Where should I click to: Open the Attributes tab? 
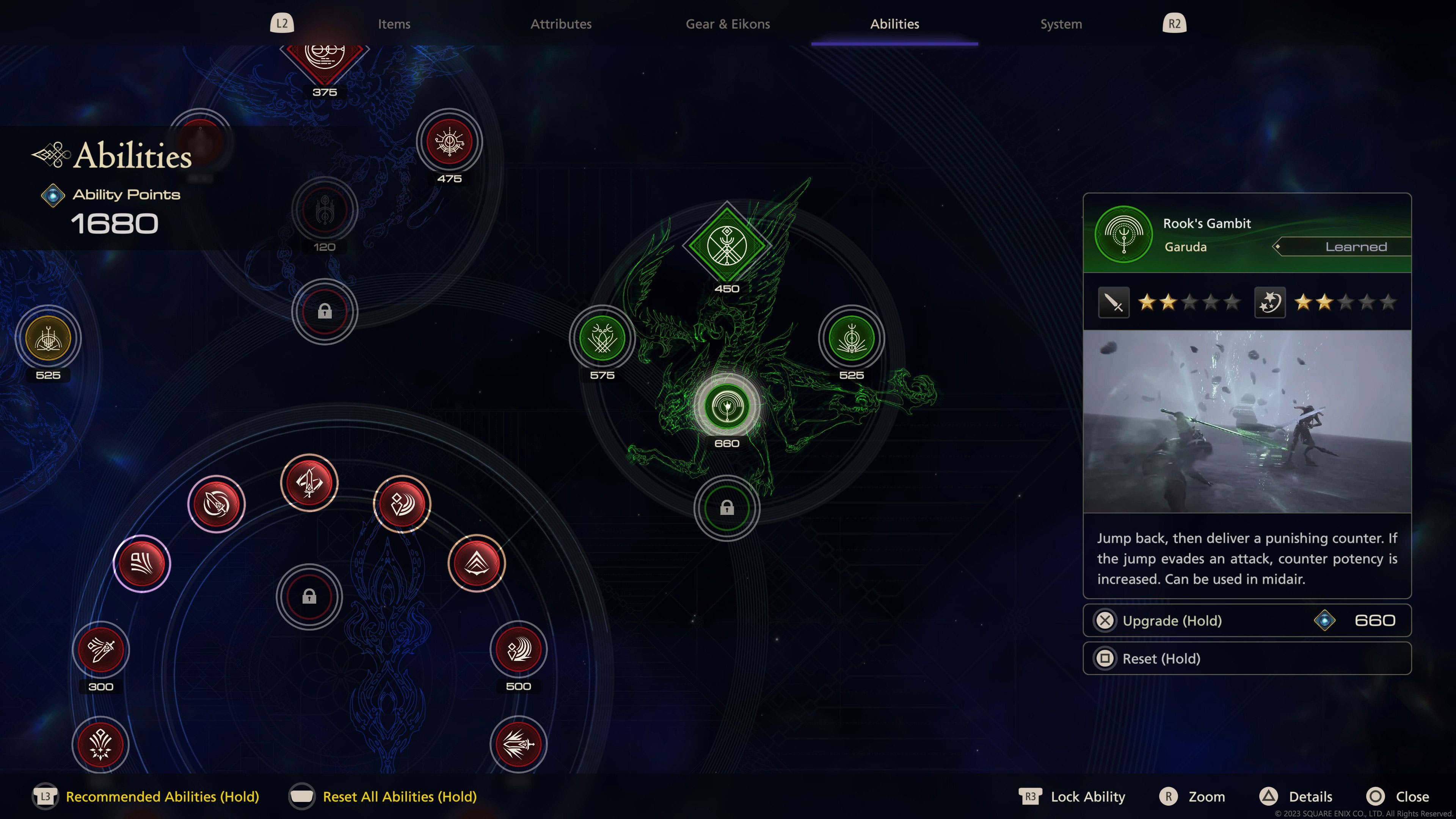click(x=561, y=24)
